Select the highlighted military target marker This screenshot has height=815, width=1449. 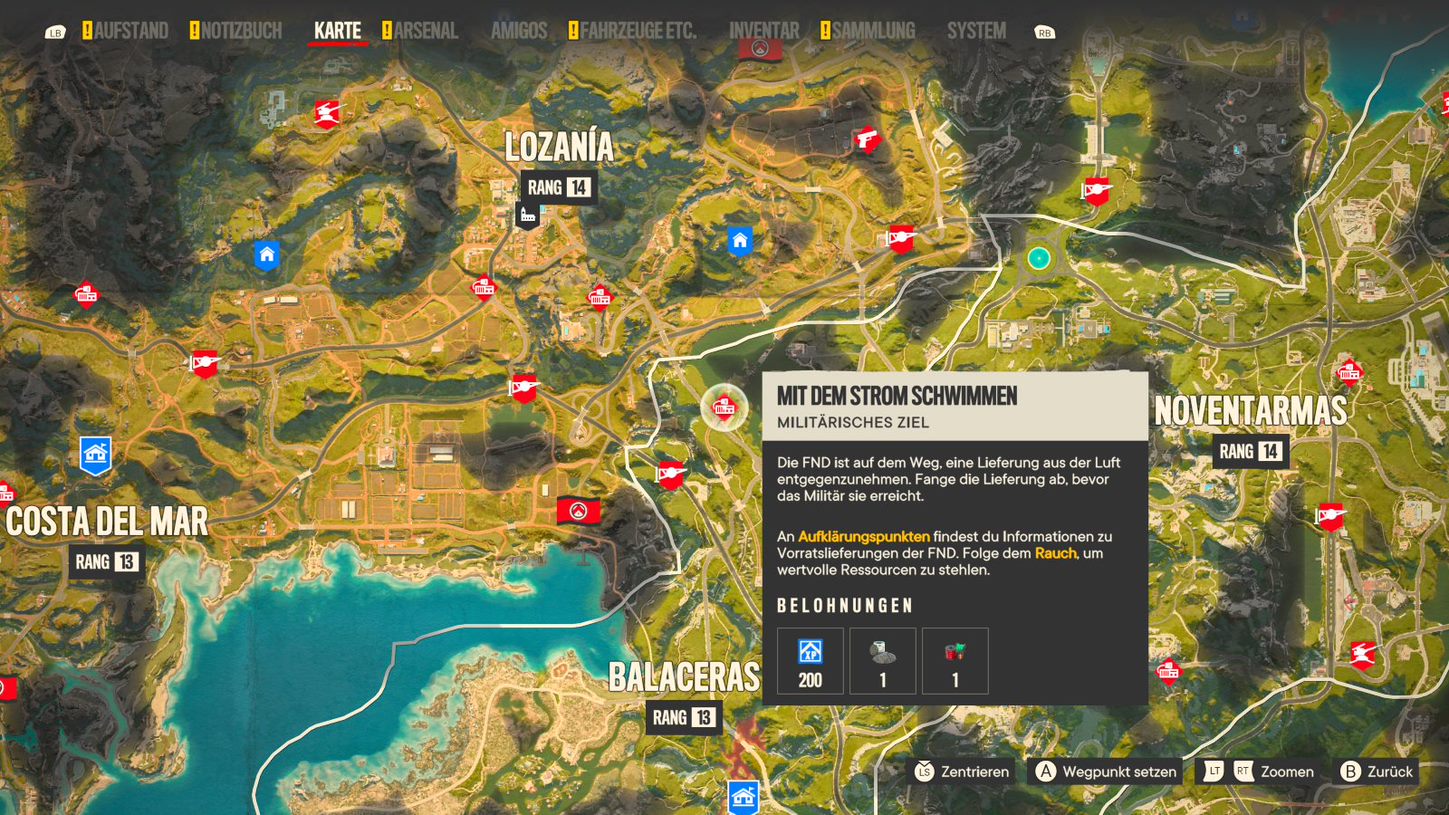click(x=726, y=408)
